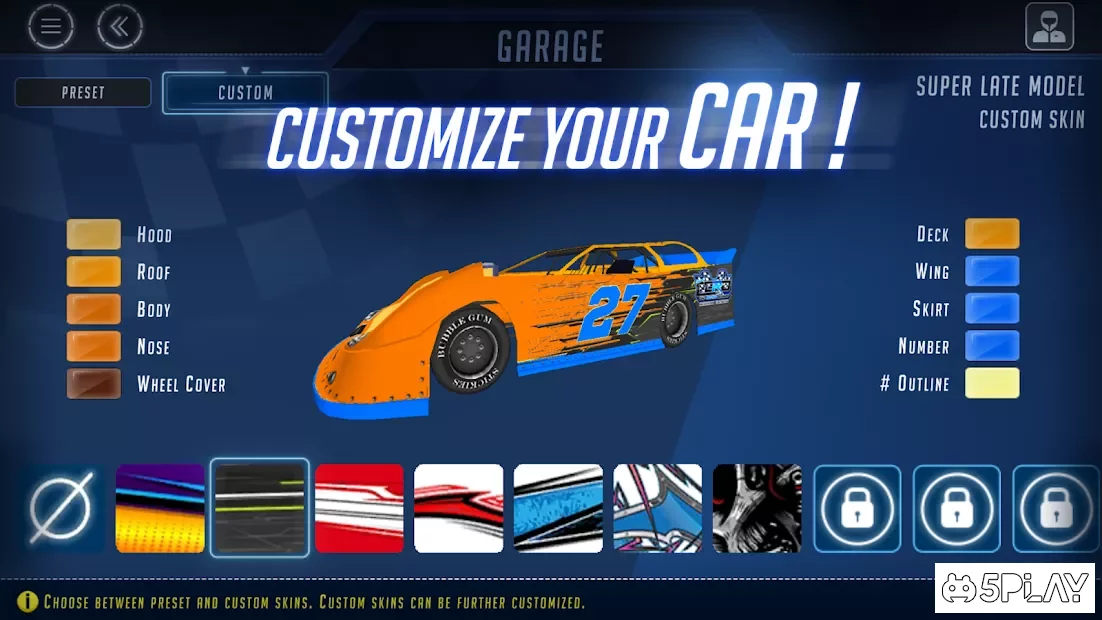The height and width of the screenshot is (620, 1102).
Task: Pick the Number color swatch
Action: (x=992, y=346)
